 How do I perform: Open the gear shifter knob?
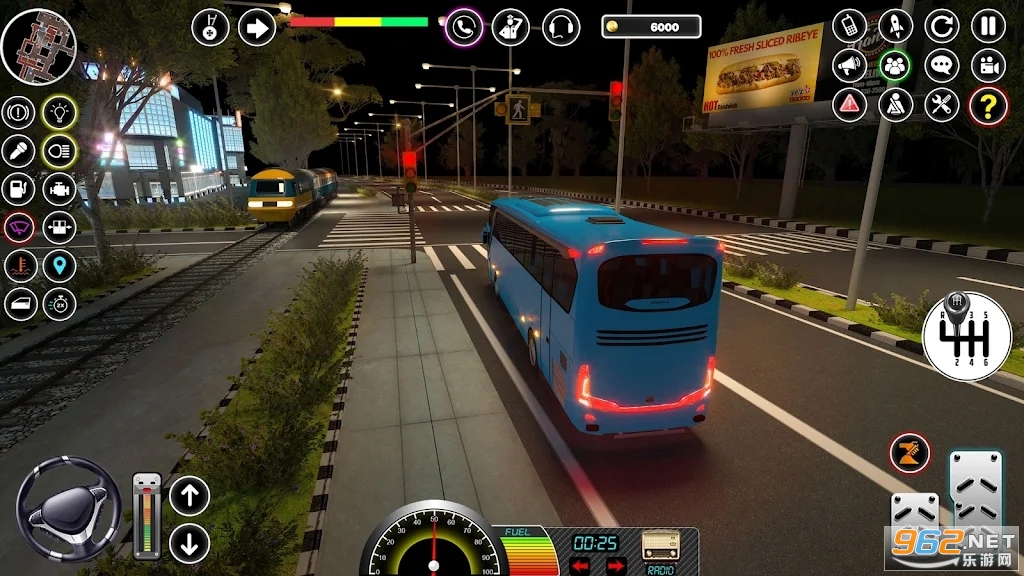click(966, 336)
